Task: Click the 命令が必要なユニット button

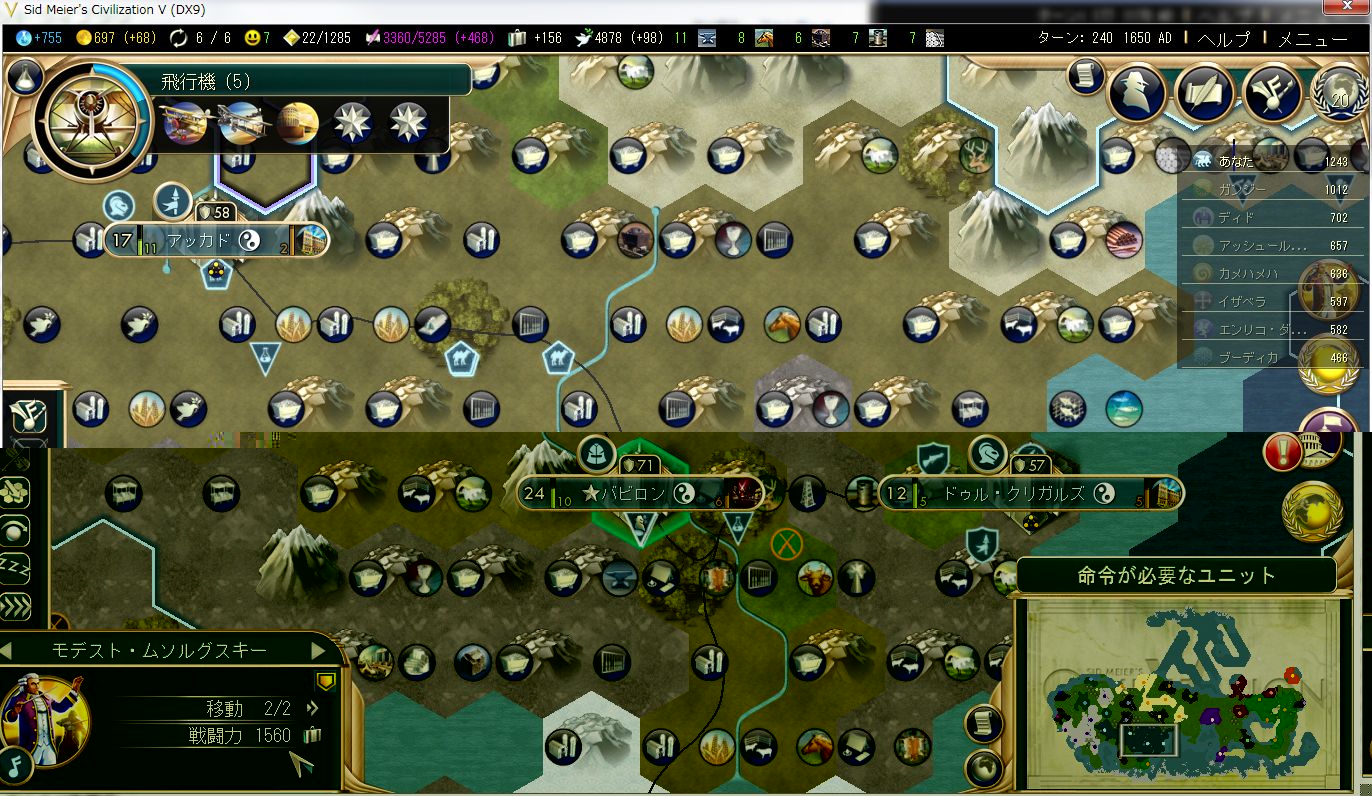Action: [1176, 576]
